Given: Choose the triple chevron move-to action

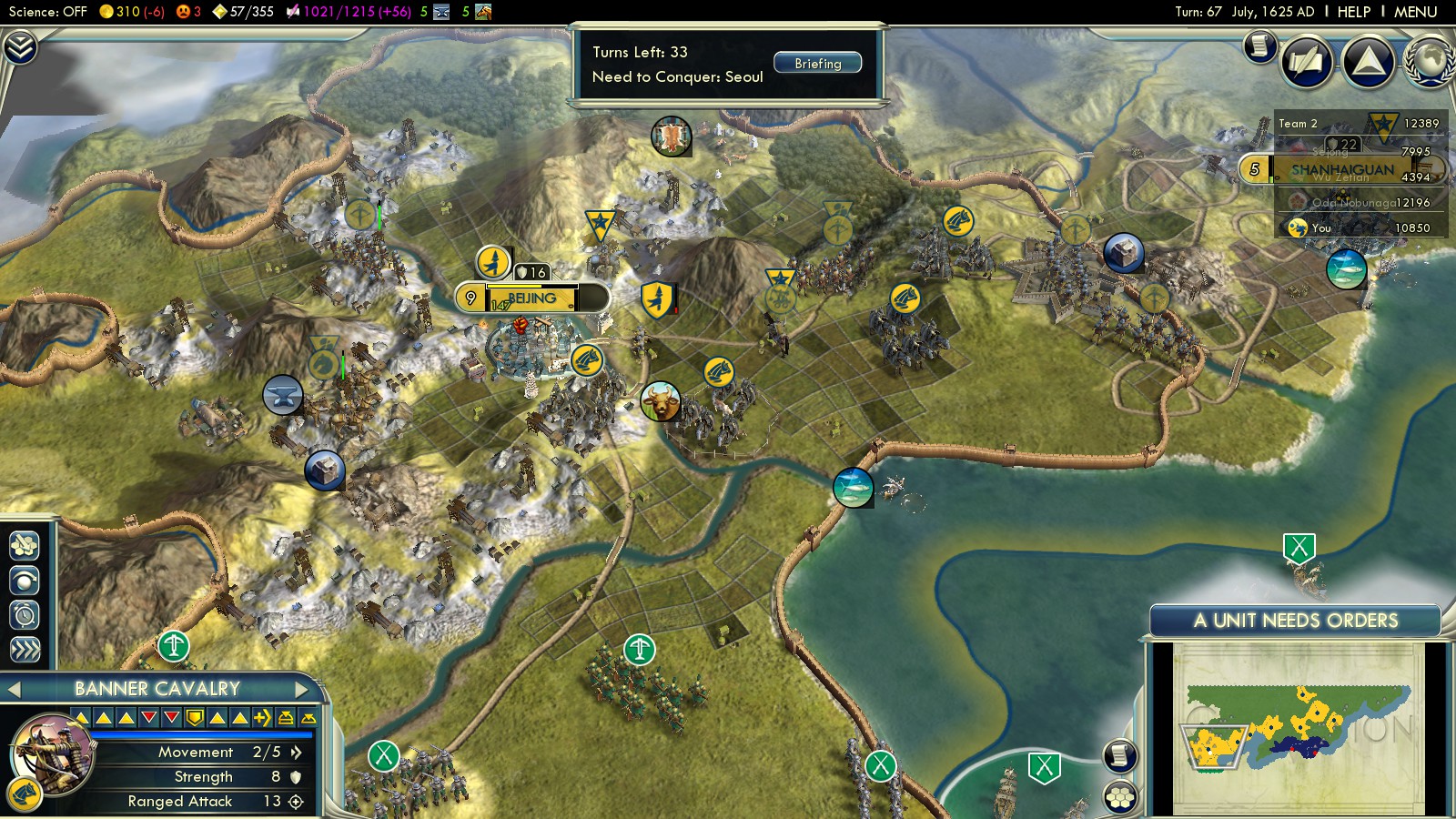Looking at the screenshot, I should pyautogui.click(x=25, y=649).
